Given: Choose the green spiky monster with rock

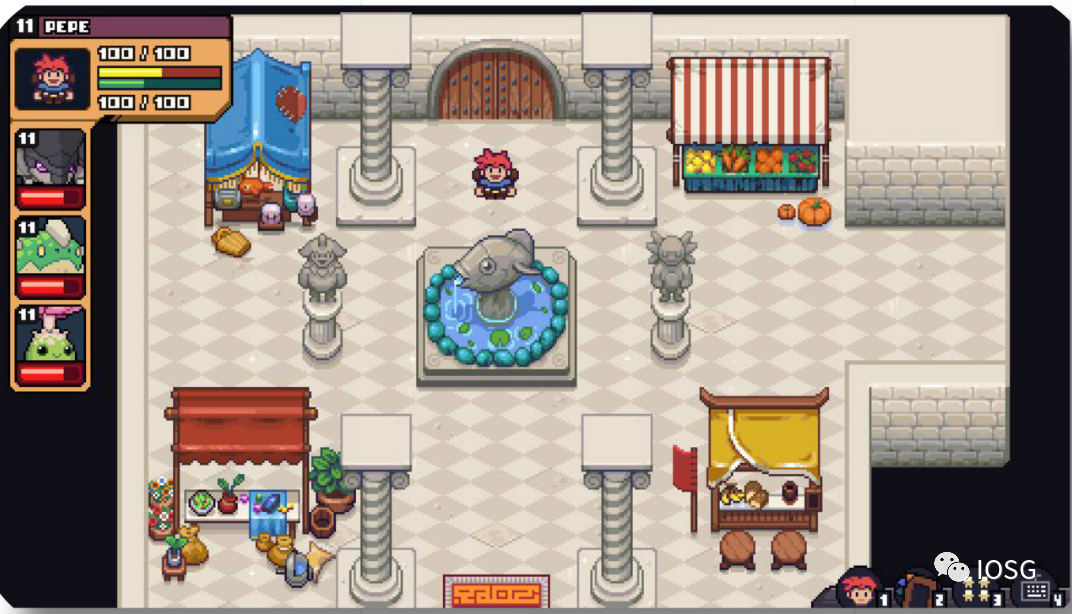Looking at the screenshot, I should 50,245.
